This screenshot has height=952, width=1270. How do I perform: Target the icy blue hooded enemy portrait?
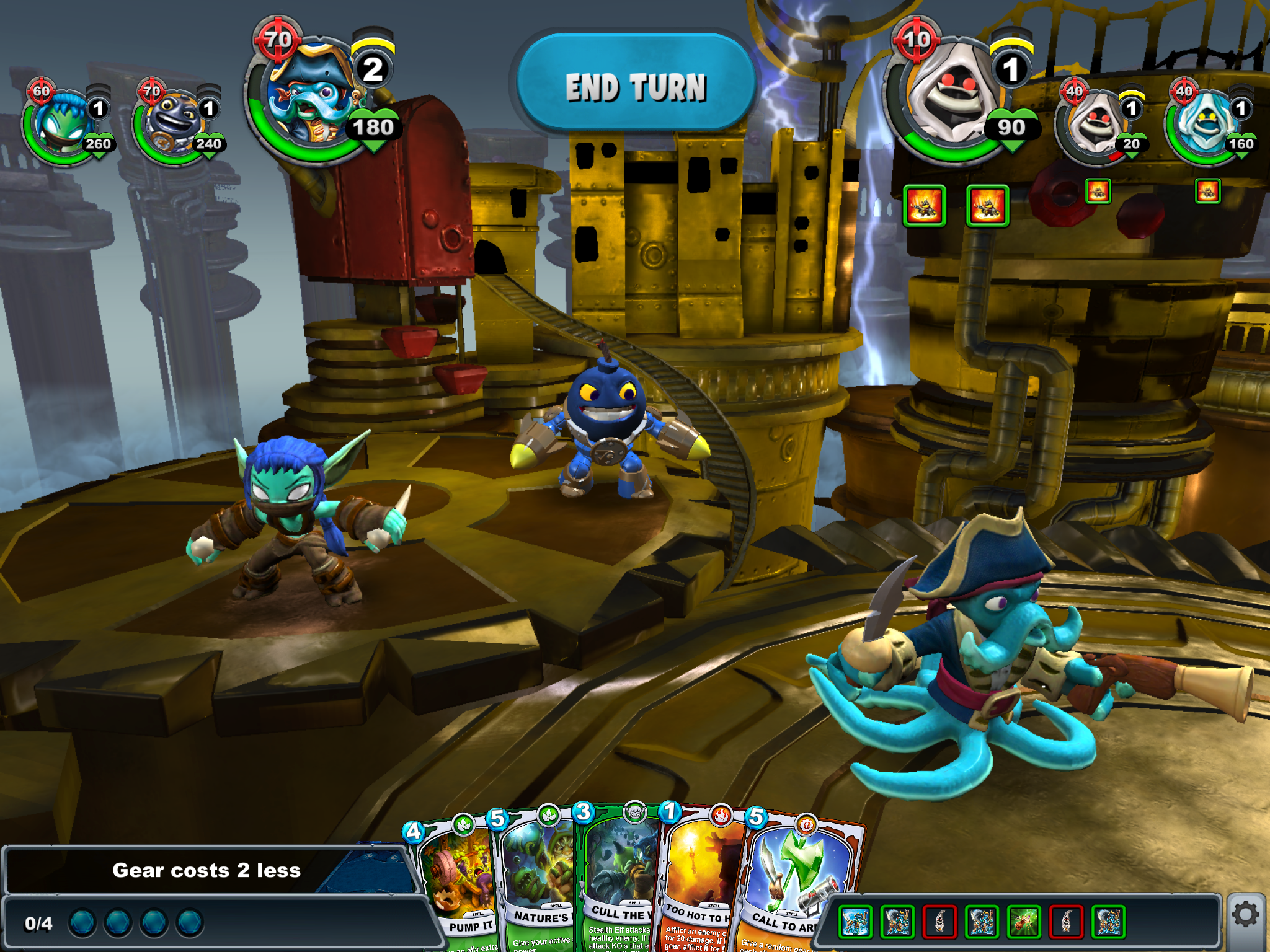(1204, 124)
